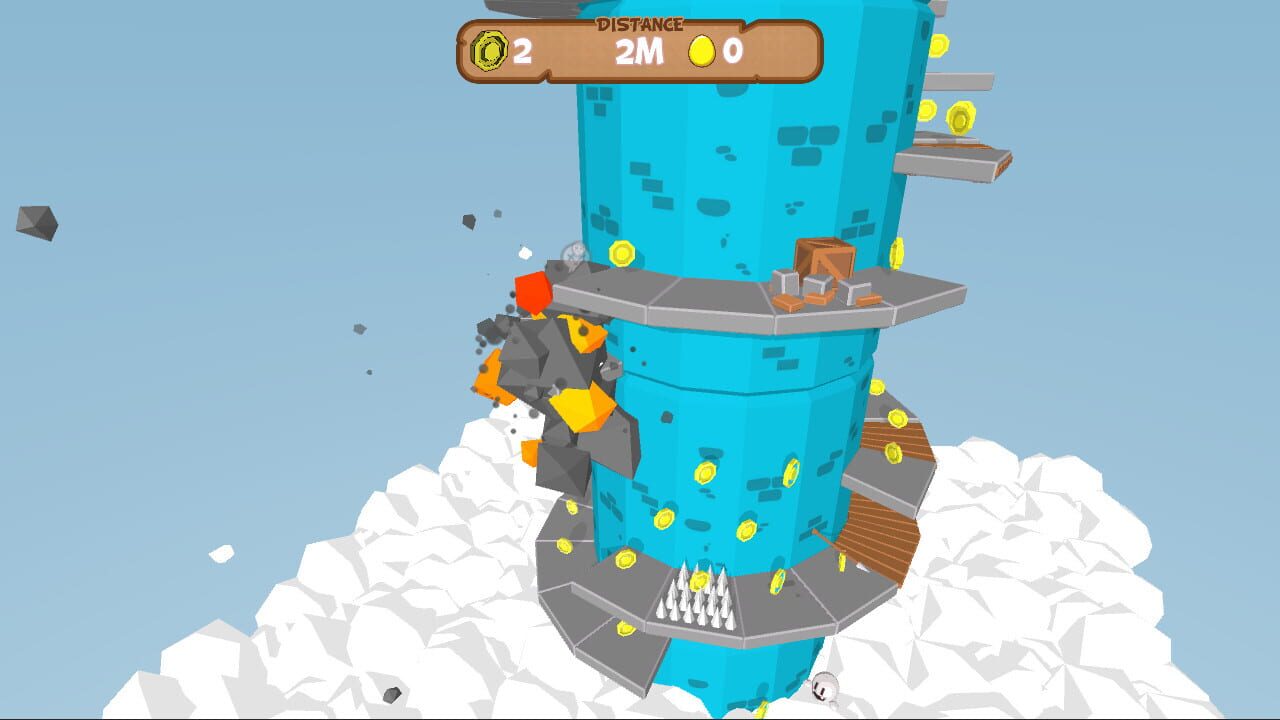Select the yellow egg coin icon beside the zero

coord(700,51)
